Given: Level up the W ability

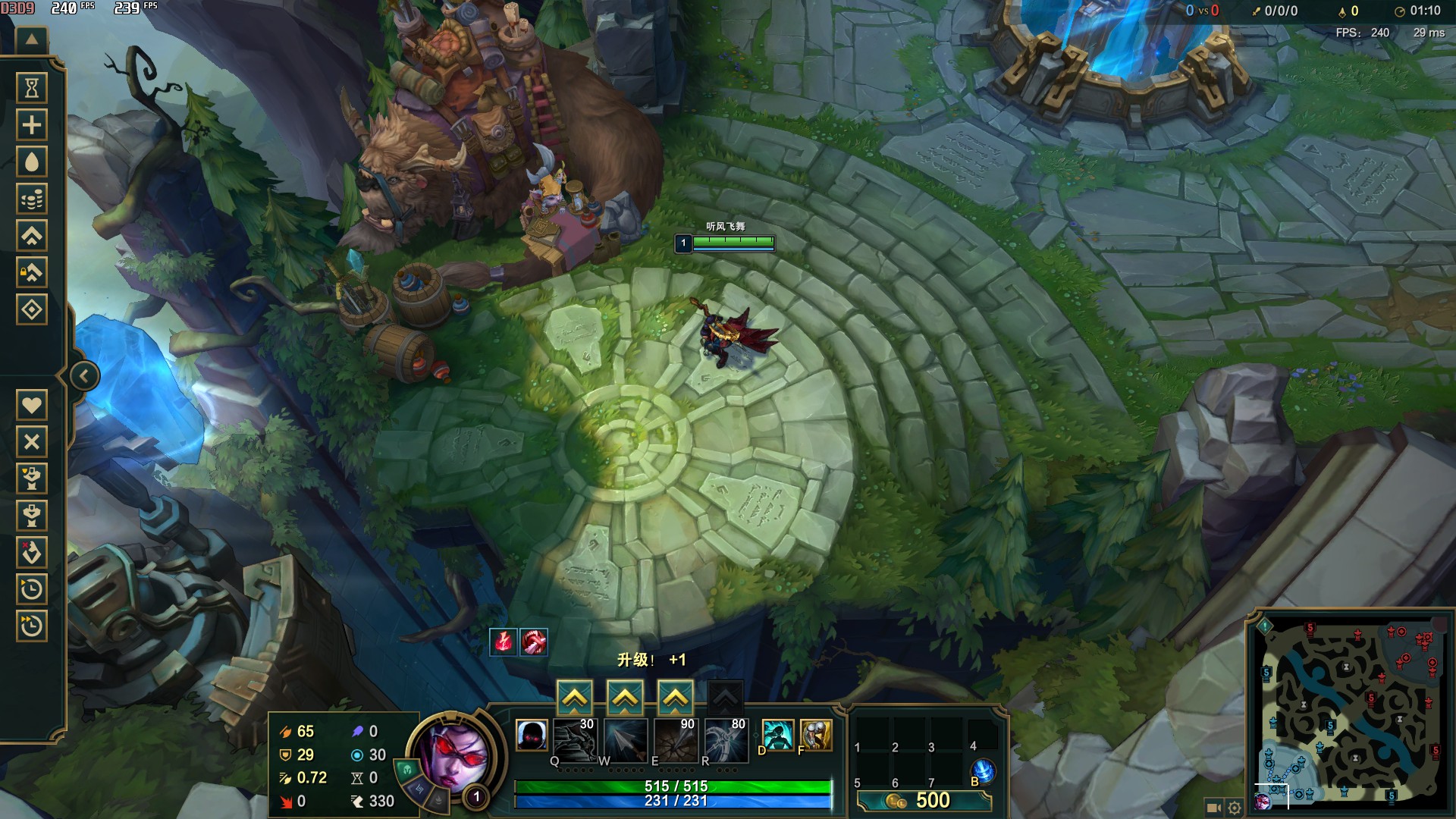Looking at the screenshot, I should 625,698.
